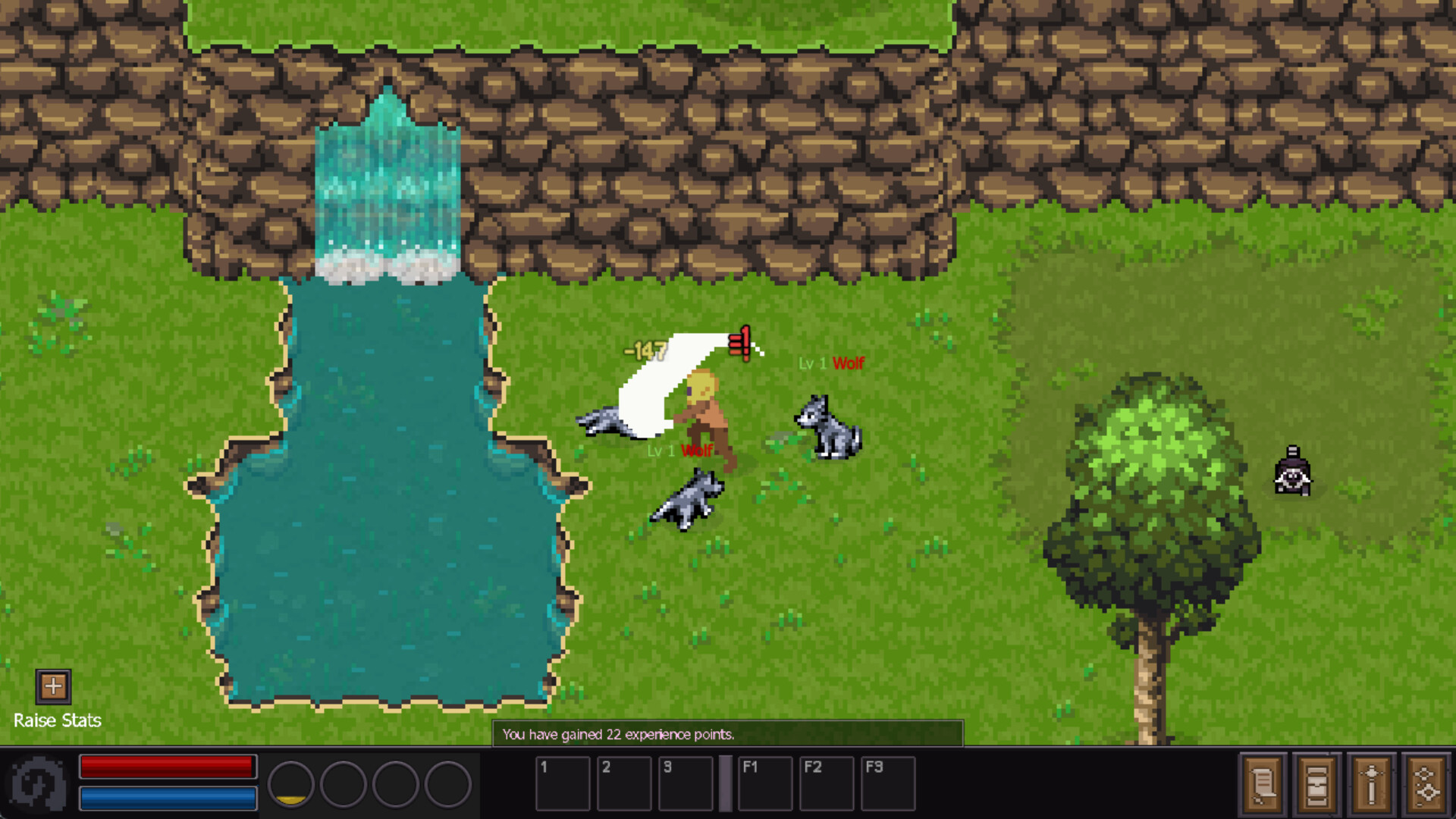Click the Raise Stats label

tap(58, 720)
